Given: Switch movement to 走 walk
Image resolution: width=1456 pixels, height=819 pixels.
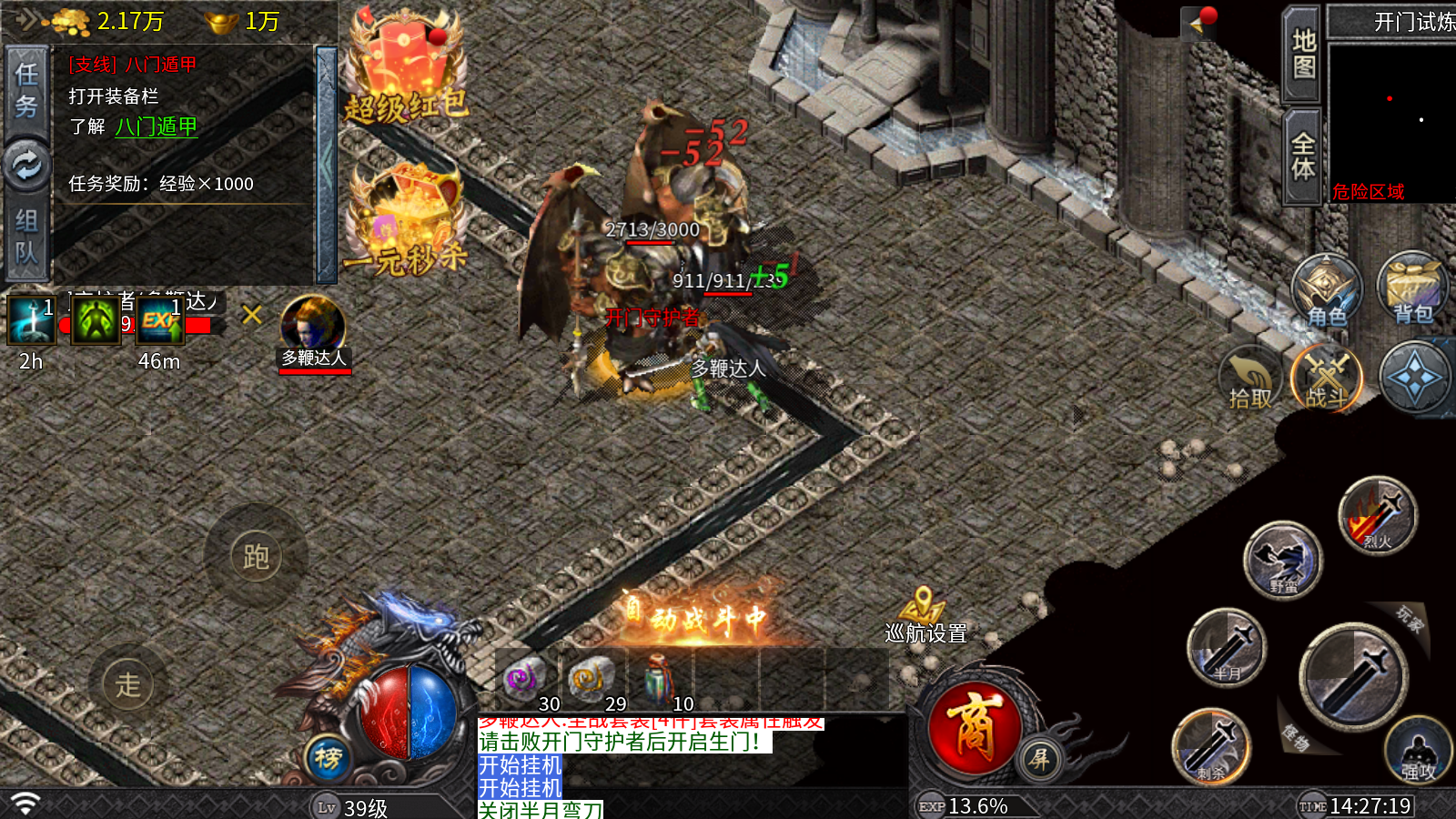Looking at the screenshot, I should coord(128,684).
